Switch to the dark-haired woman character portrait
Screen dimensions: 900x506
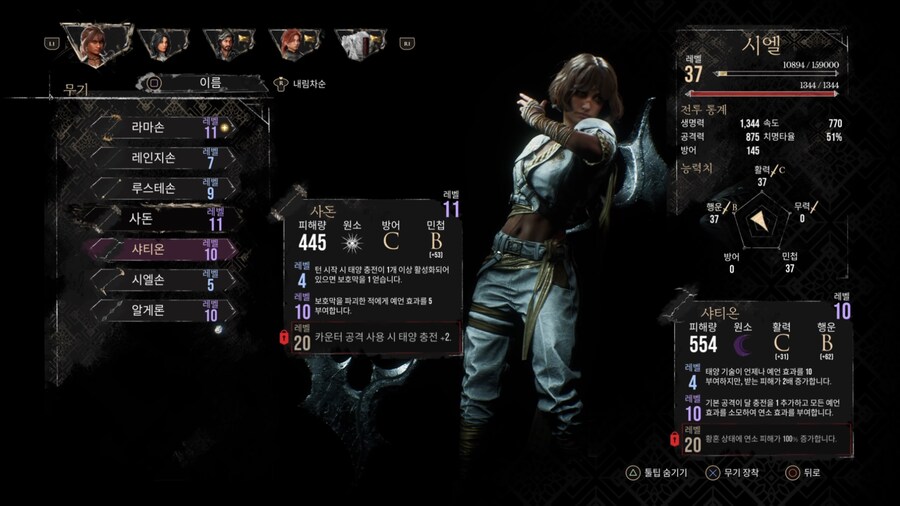(158, 41)
